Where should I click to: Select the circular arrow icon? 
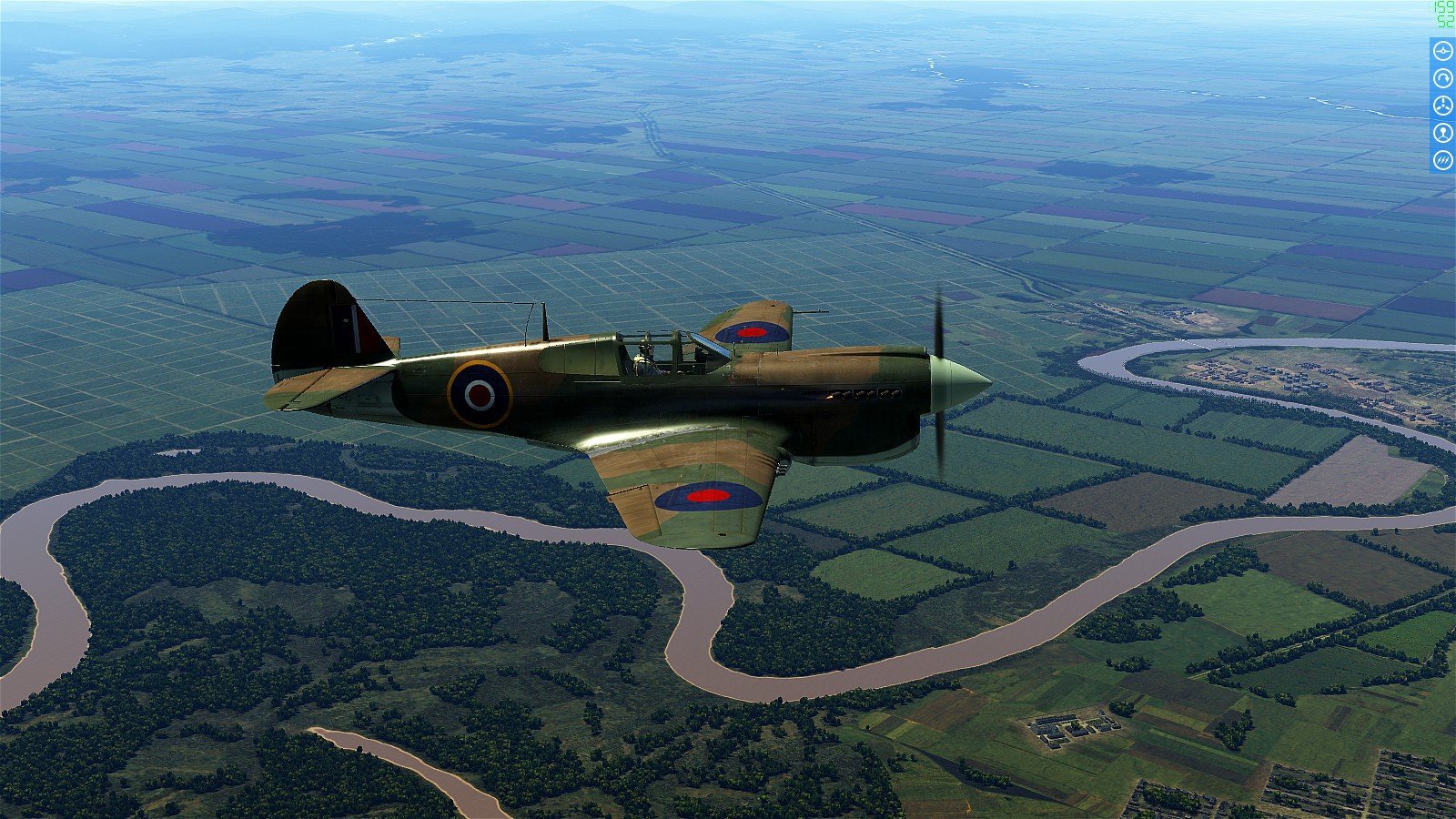(x=1442, y=79)
